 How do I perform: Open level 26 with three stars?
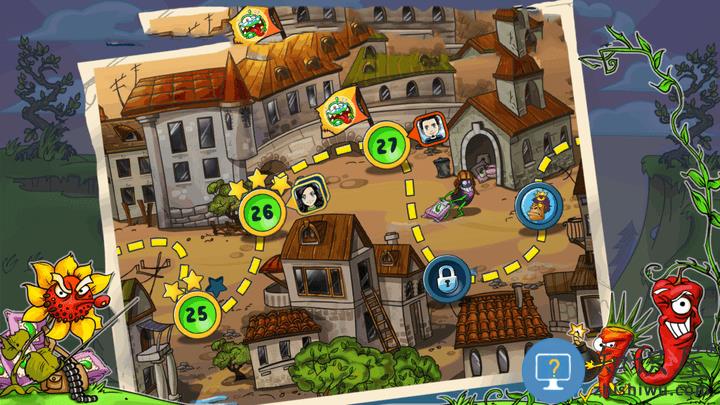click(x=263, y=211)
